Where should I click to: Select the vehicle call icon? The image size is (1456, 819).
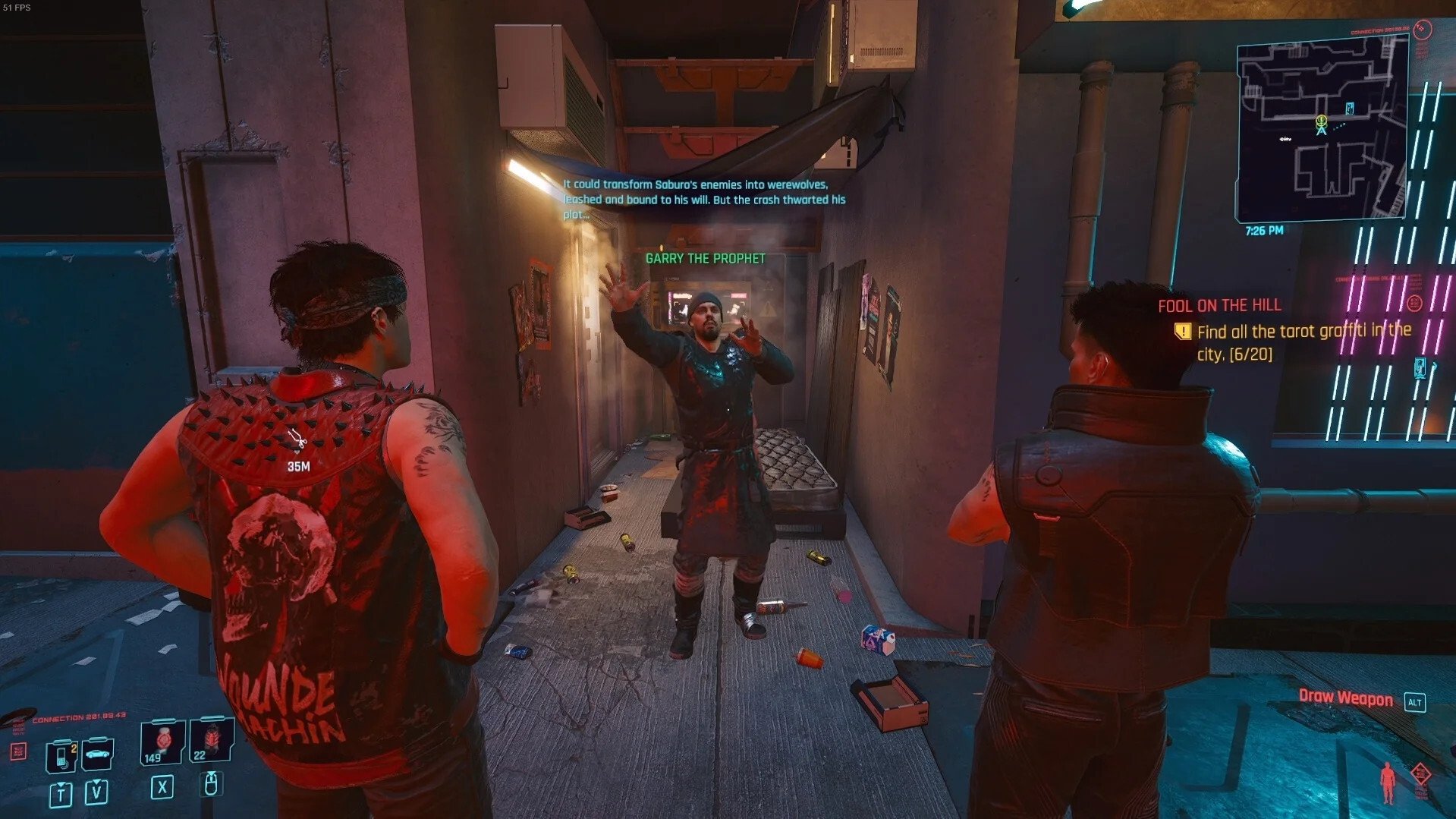pos(98,754)
